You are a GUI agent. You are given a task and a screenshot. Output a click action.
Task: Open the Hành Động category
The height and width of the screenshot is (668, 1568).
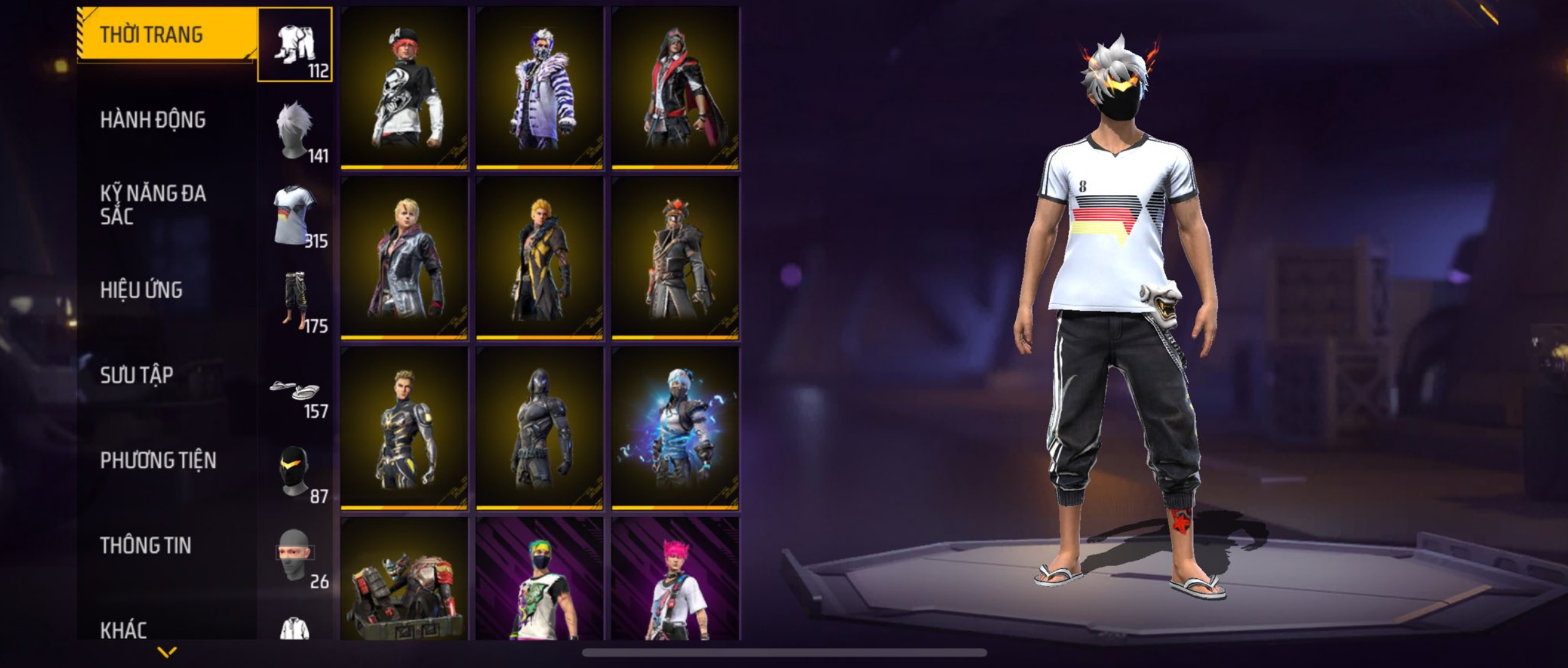pyautogui.click(x=152, y=120)
